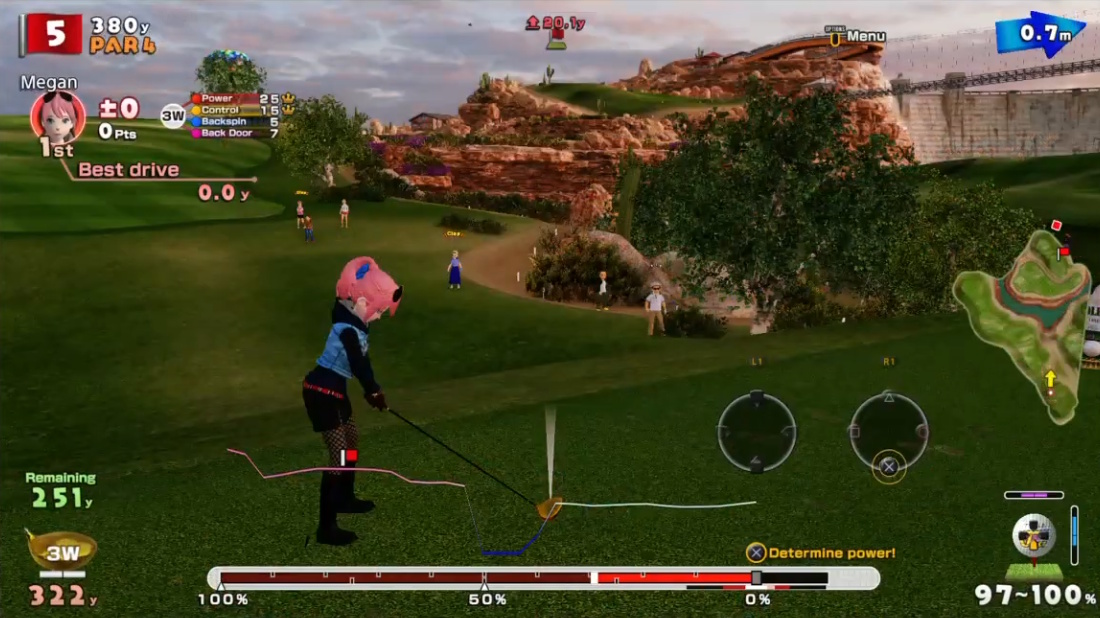Open the 3W club stats panel
Image resolution: width=1100 pixels, height=618 pixels.
click(x=236, y=115)
